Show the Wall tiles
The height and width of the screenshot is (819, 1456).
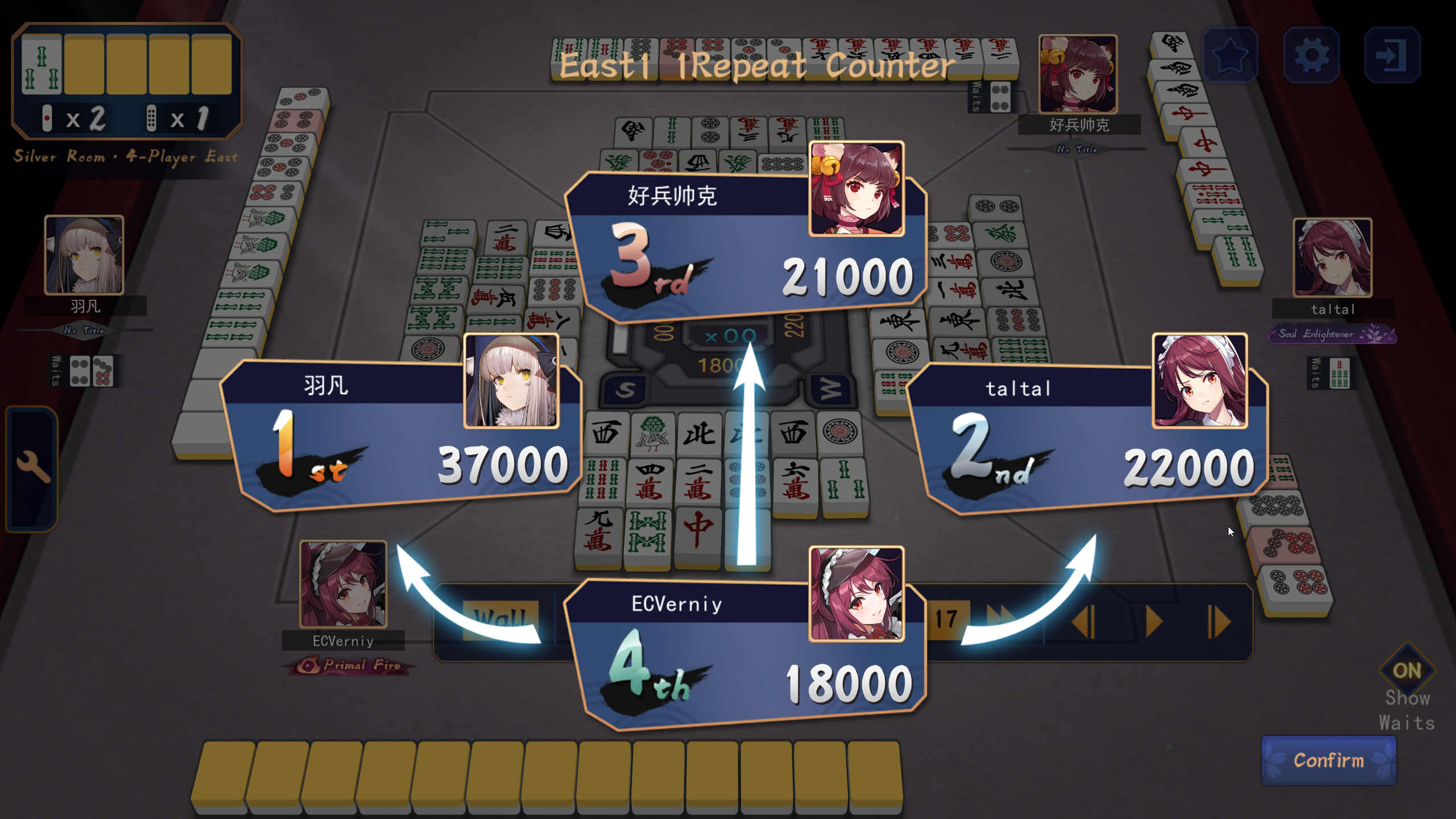pos(499,618)
